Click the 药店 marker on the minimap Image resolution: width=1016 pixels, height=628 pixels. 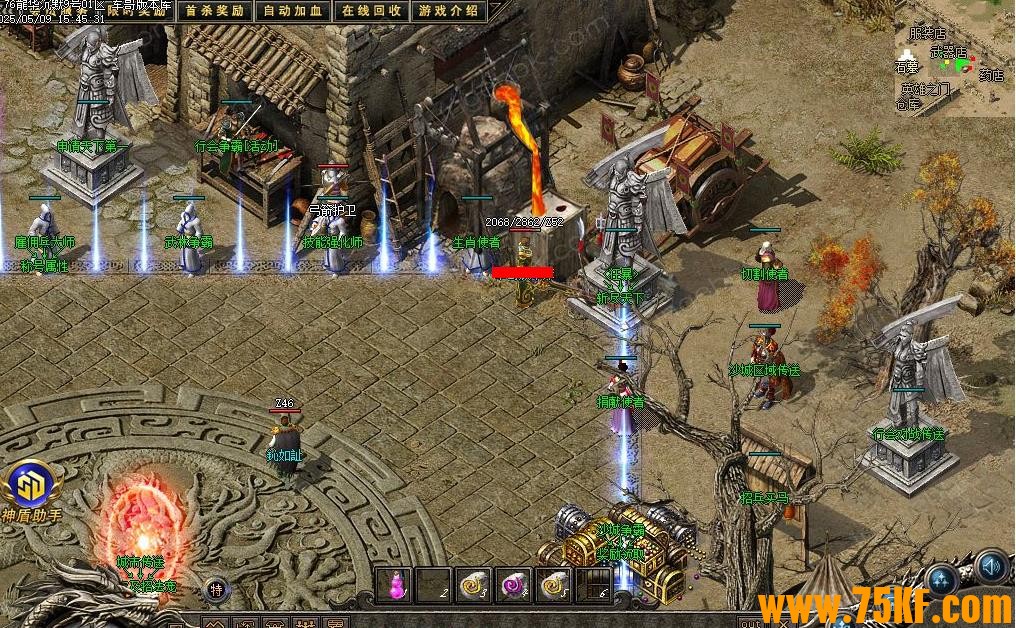pyautogui.click(x=990, y=74)
